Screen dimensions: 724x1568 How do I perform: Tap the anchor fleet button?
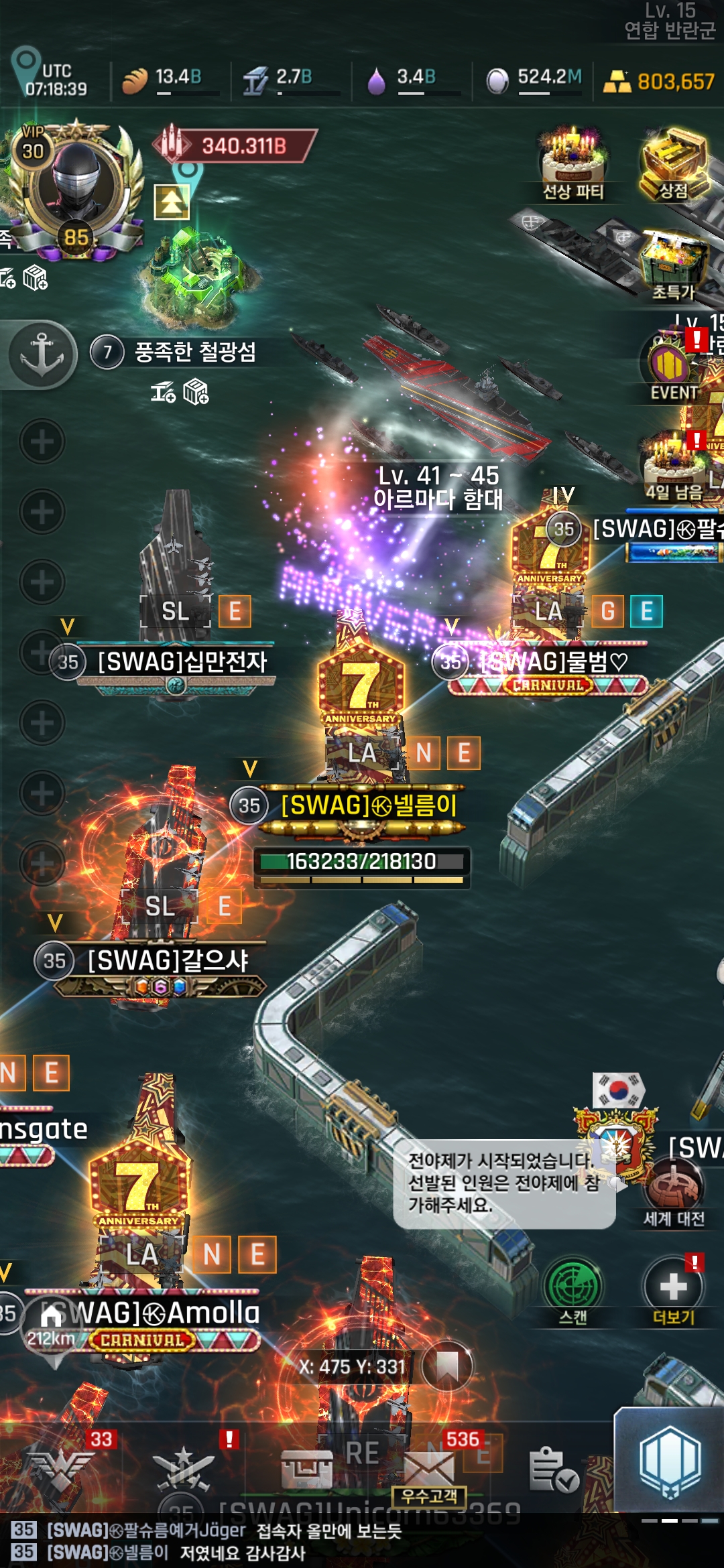click(x=42, y=353)
